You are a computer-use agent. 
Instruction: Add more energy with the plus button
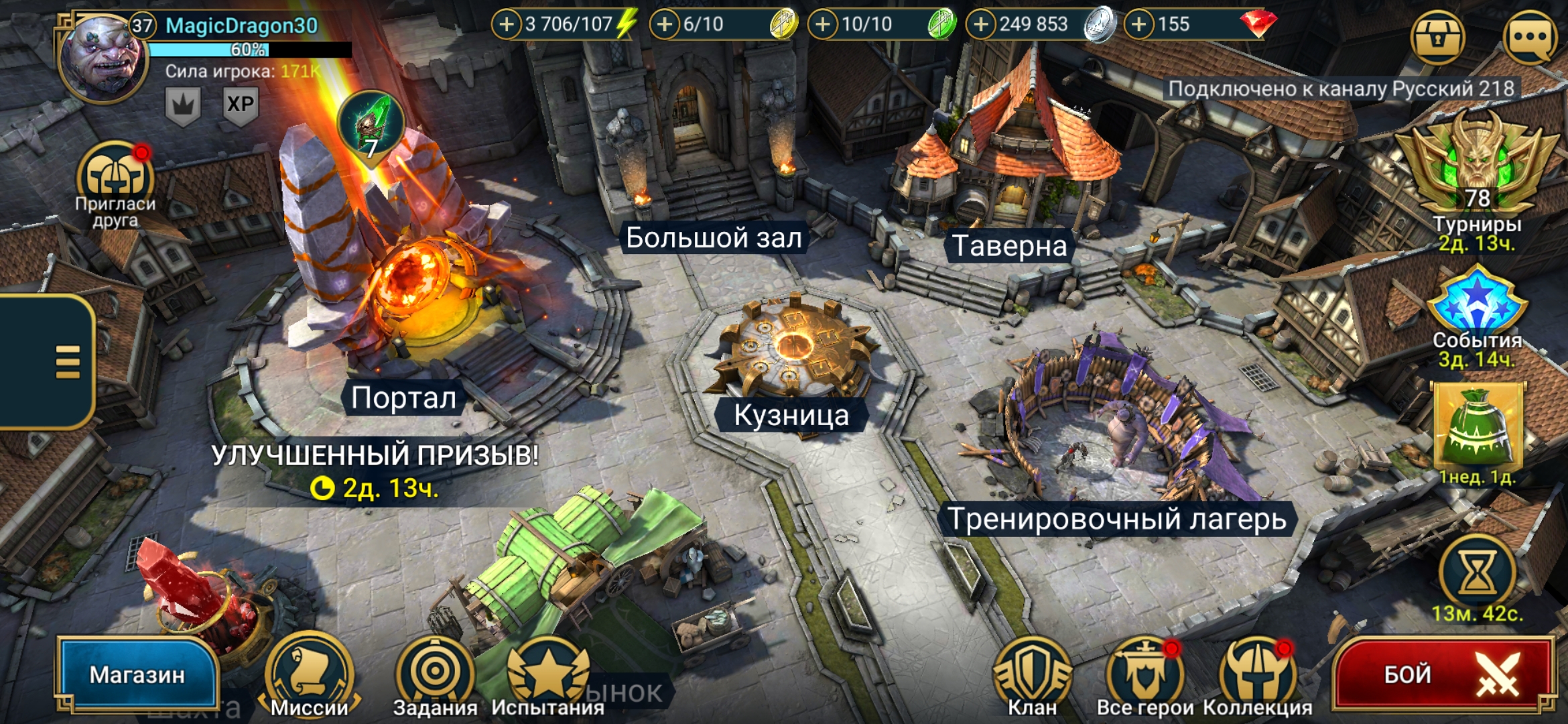[x=507, y=25]
